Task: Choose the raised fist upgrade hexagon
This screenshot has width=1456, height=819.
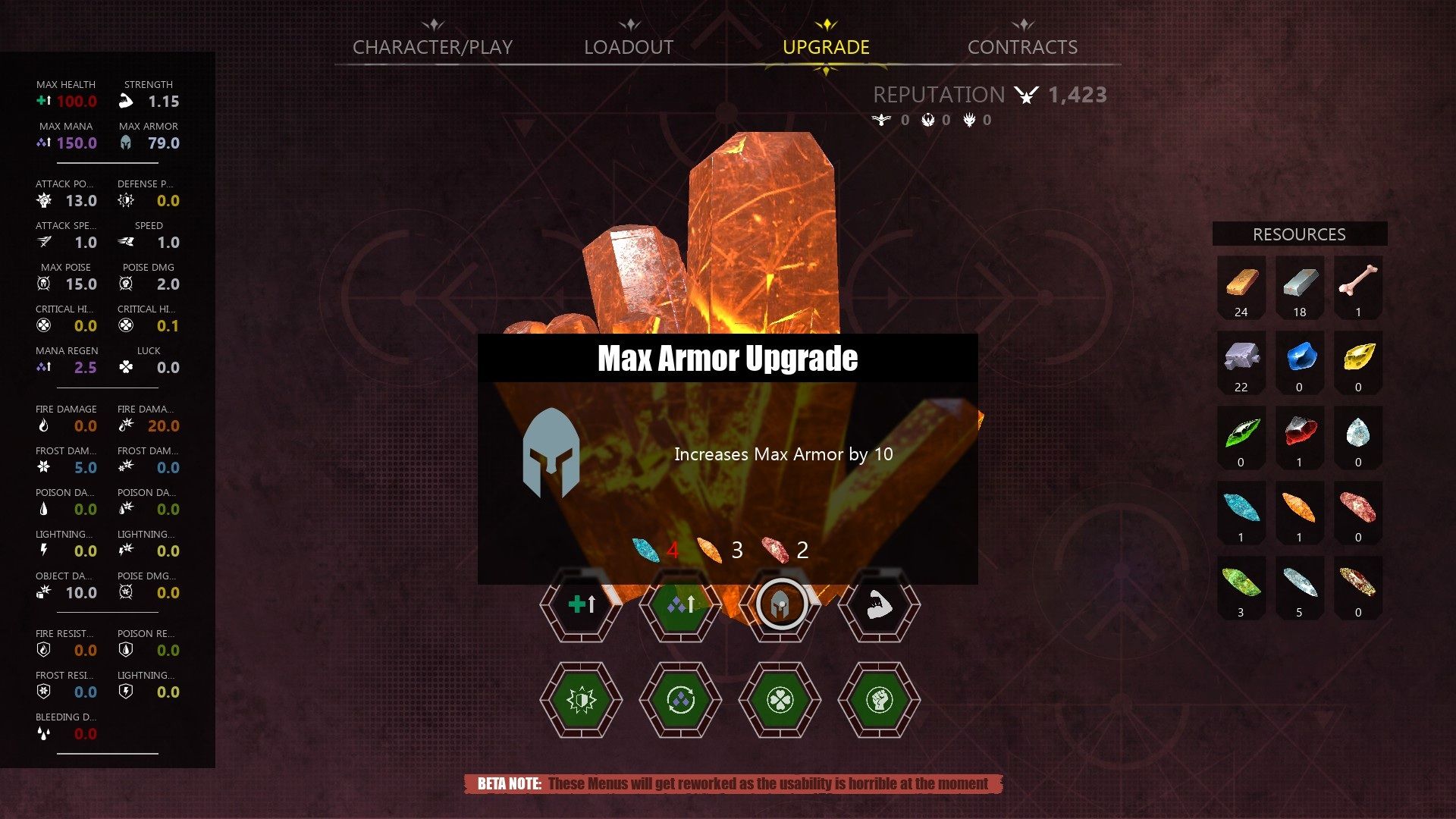Action: [x=879, y=700]
